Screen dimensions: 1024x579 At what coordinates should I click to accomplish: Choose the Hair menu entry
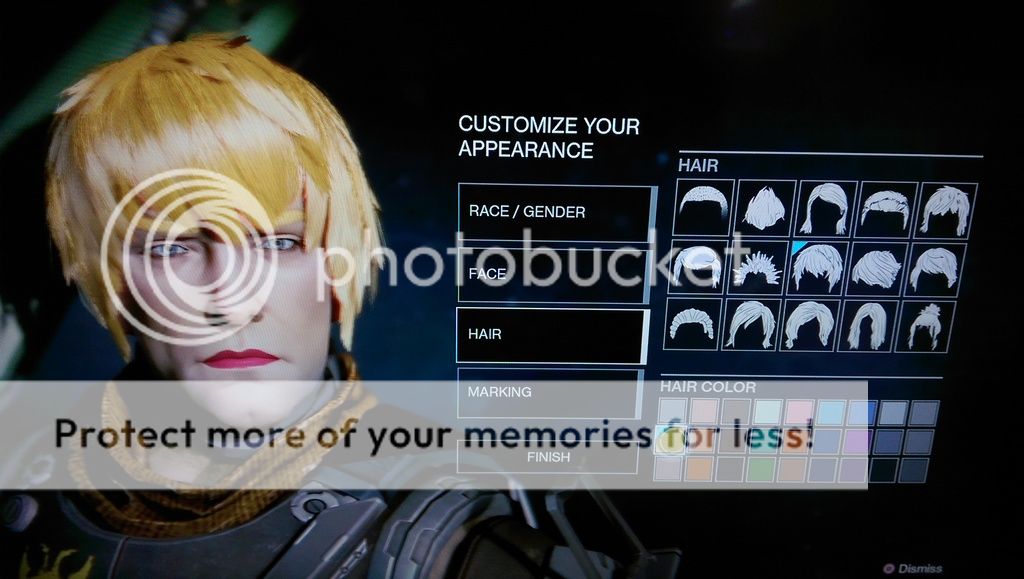[552, 335]
